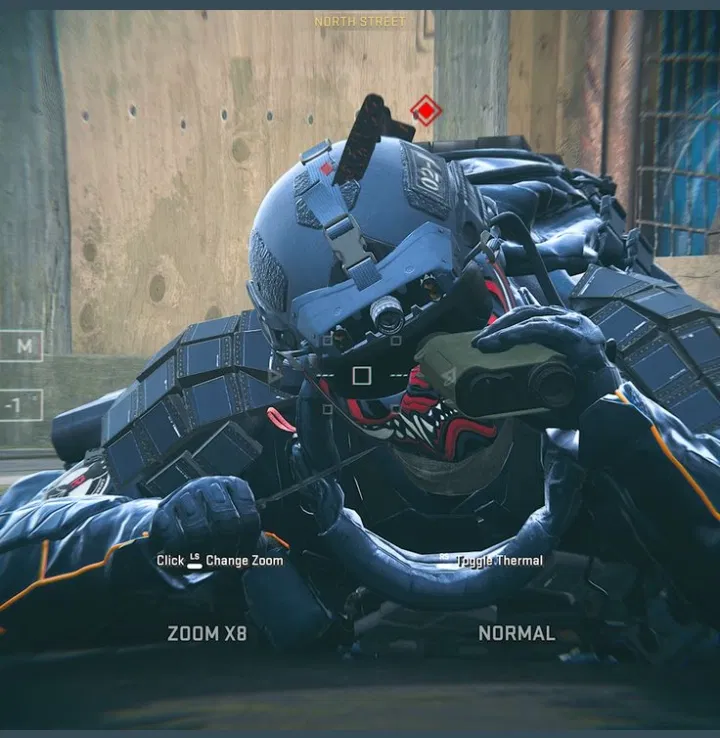720x738 pixels.
Task: Switch the NORMAL vision mode label
Action: tap(516, 633)
